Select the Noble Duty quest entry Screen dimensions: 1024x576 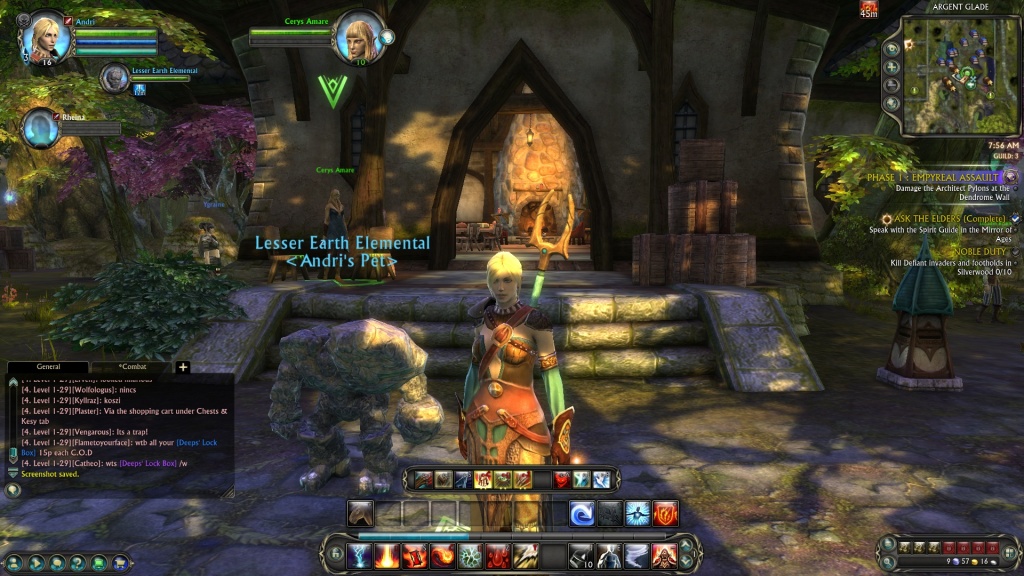978,251
